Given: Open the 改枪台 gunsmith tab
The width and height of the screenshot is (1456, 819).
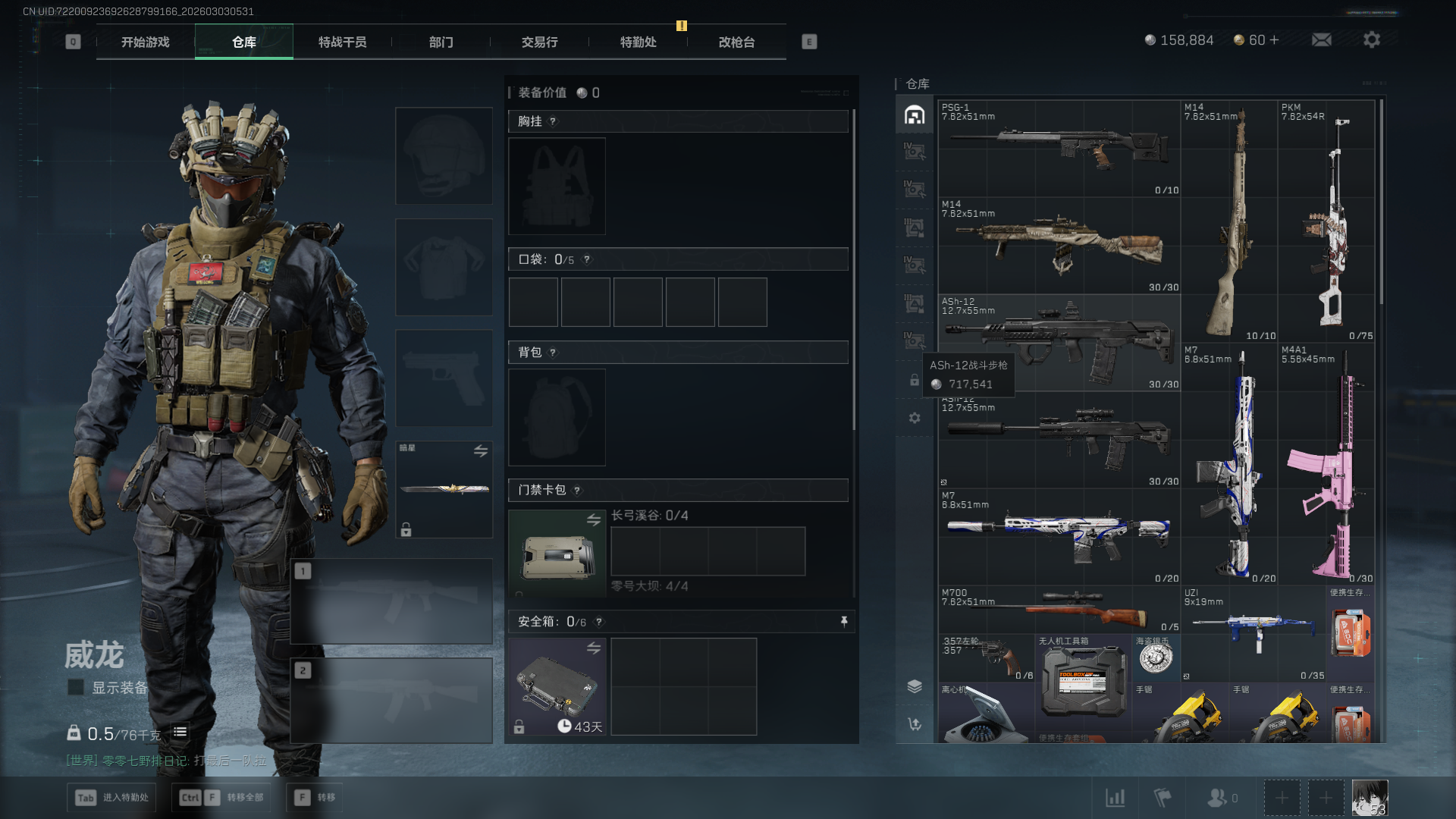Looking at the screenshot, I should [736, 42].
